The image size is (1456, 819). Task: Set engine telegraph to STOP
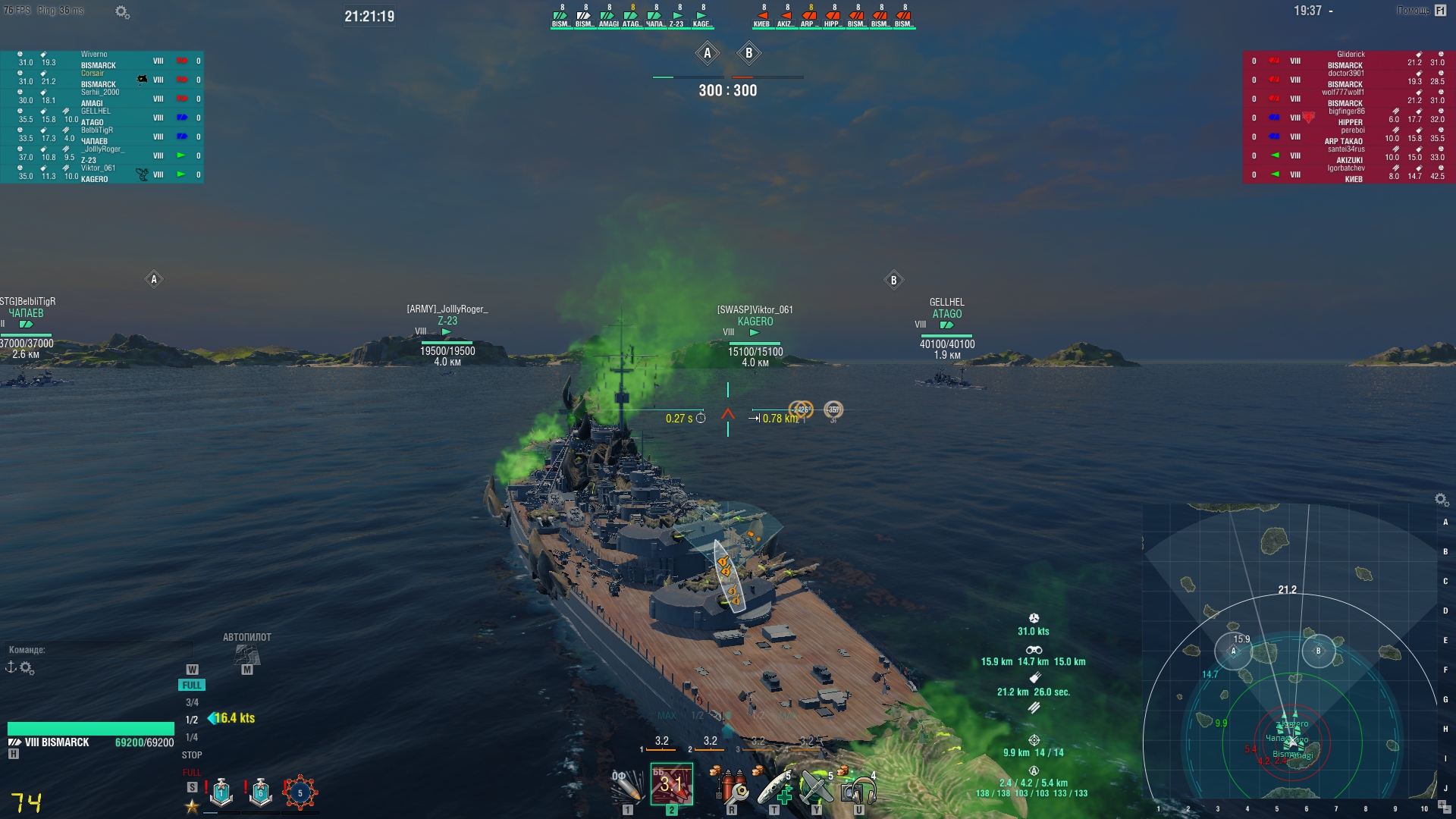pos(192,755)
